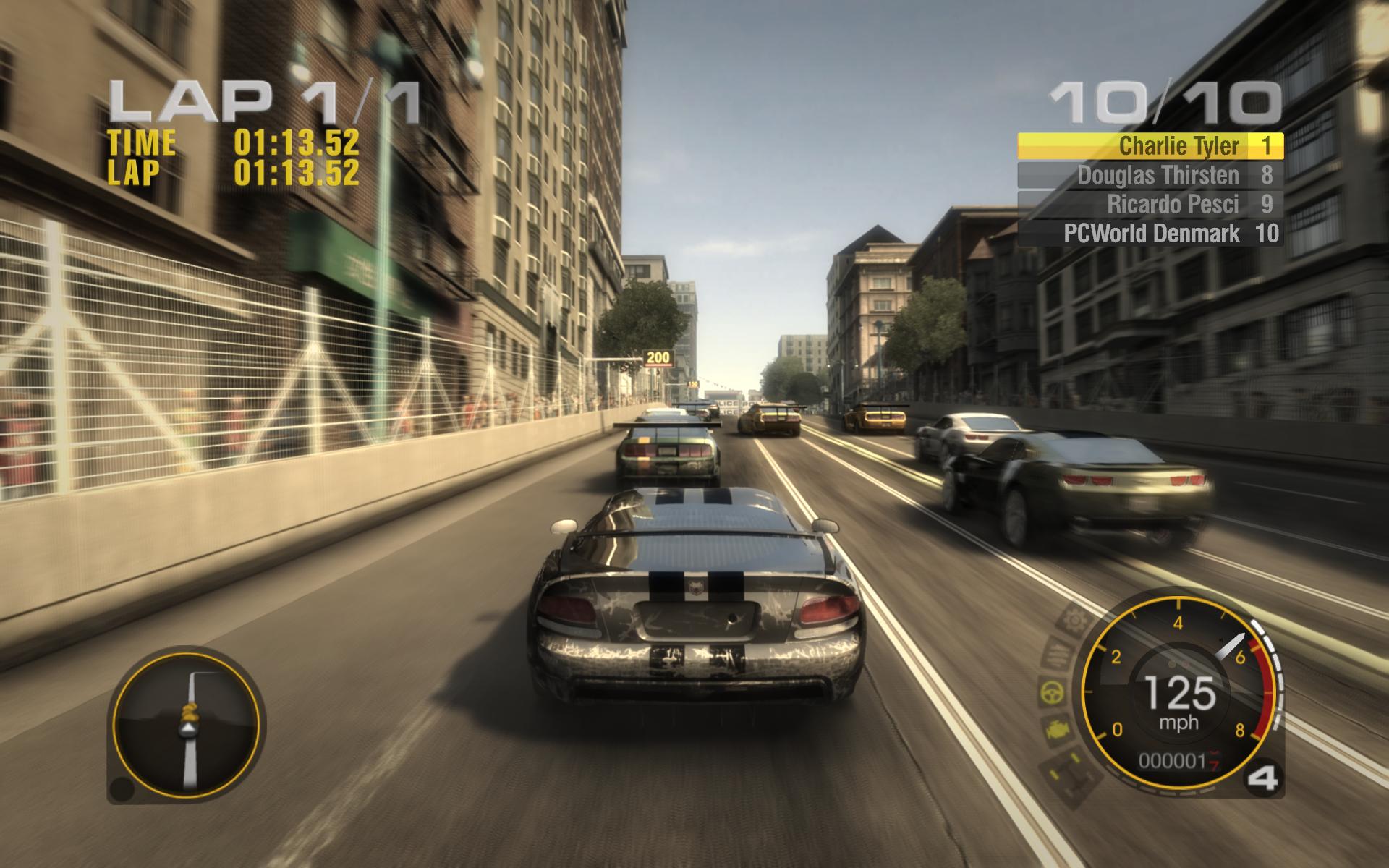Viewport: 1389px width, 868px height.
Task: Choose Ricardo Pesci in the position list
Action: [x=1150, y=204]
